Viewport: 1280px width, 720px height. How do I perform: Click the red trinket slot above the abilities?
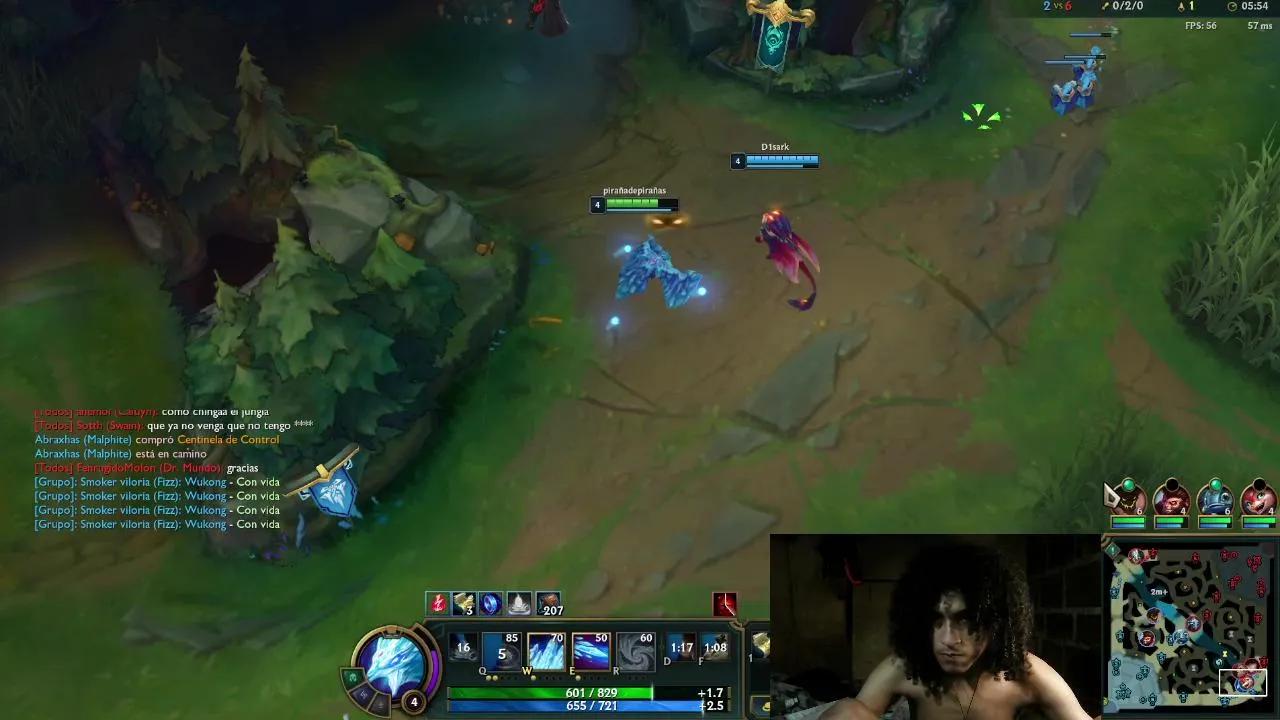coord(725,602)
